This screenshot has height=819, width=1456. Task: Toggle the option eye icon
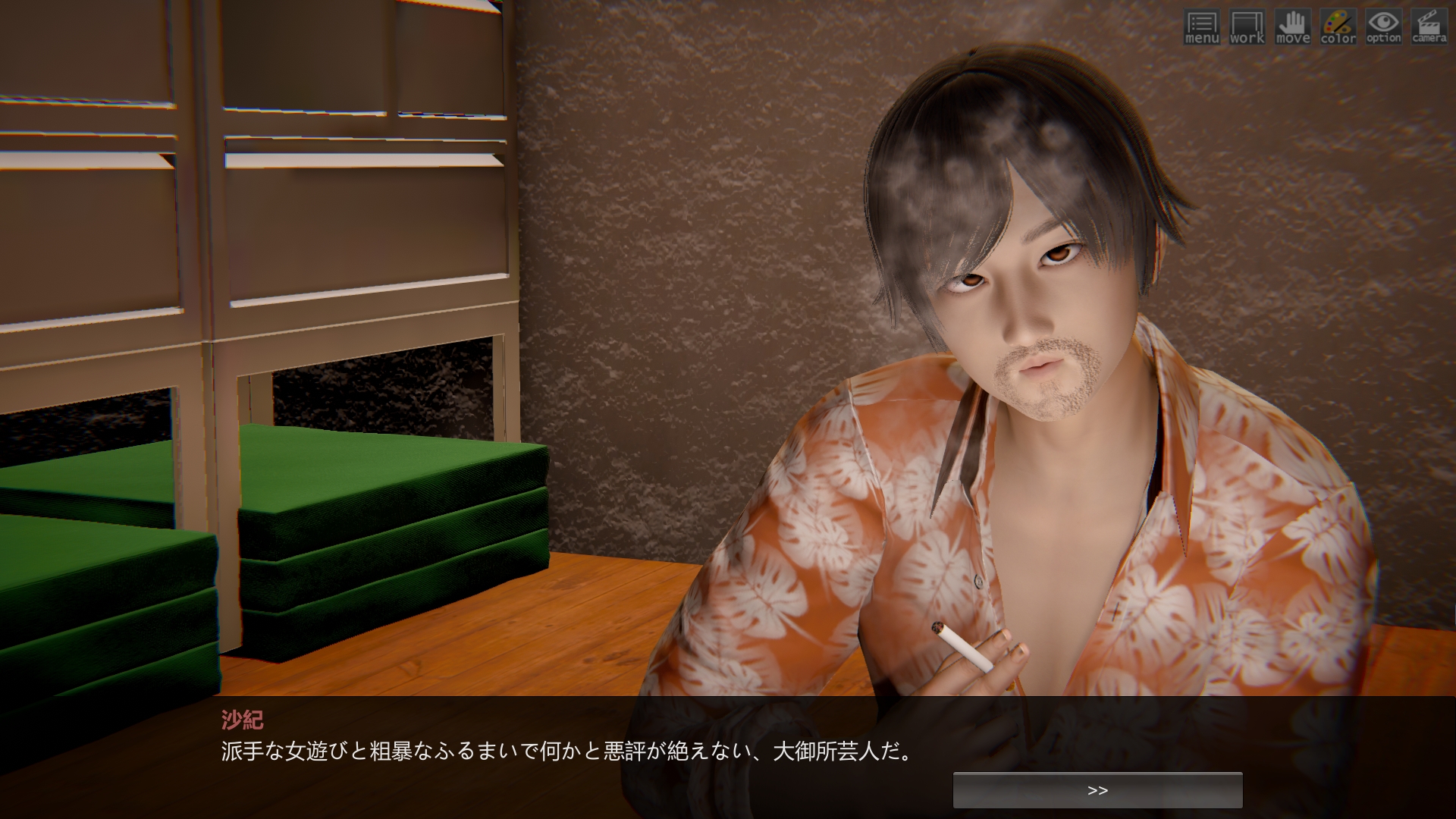[1383, 27]
